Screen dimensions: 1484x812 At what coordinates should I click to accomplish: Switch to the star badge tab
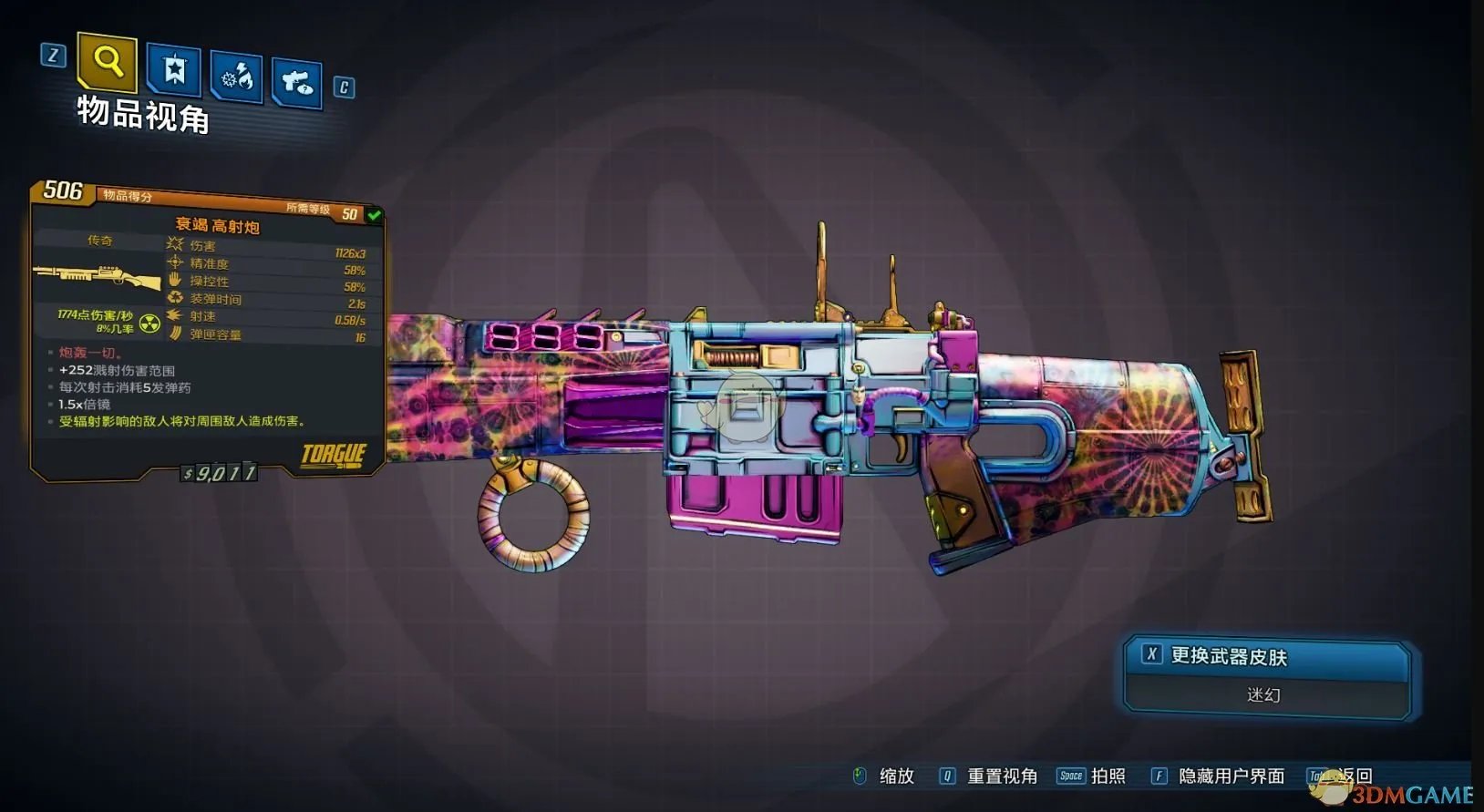coord(174,69)
